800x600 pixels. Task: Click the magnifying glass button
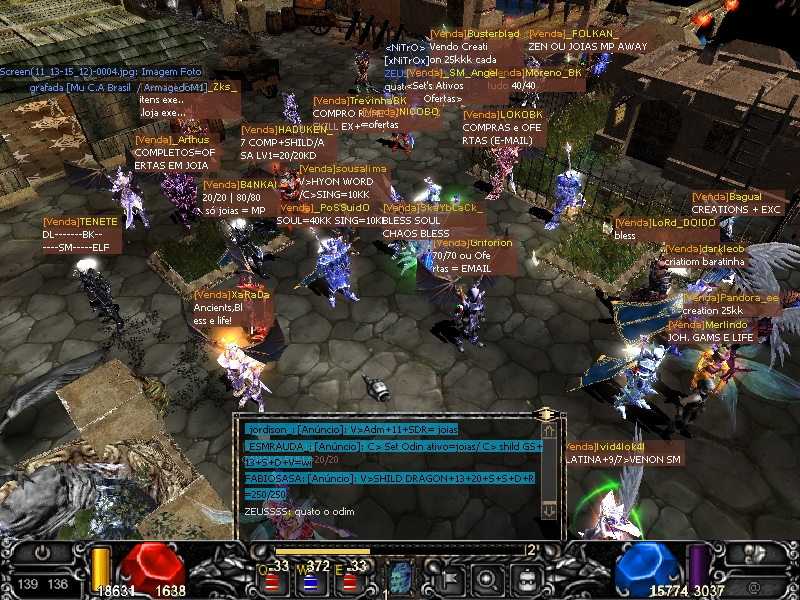click(x=488, y=577)
